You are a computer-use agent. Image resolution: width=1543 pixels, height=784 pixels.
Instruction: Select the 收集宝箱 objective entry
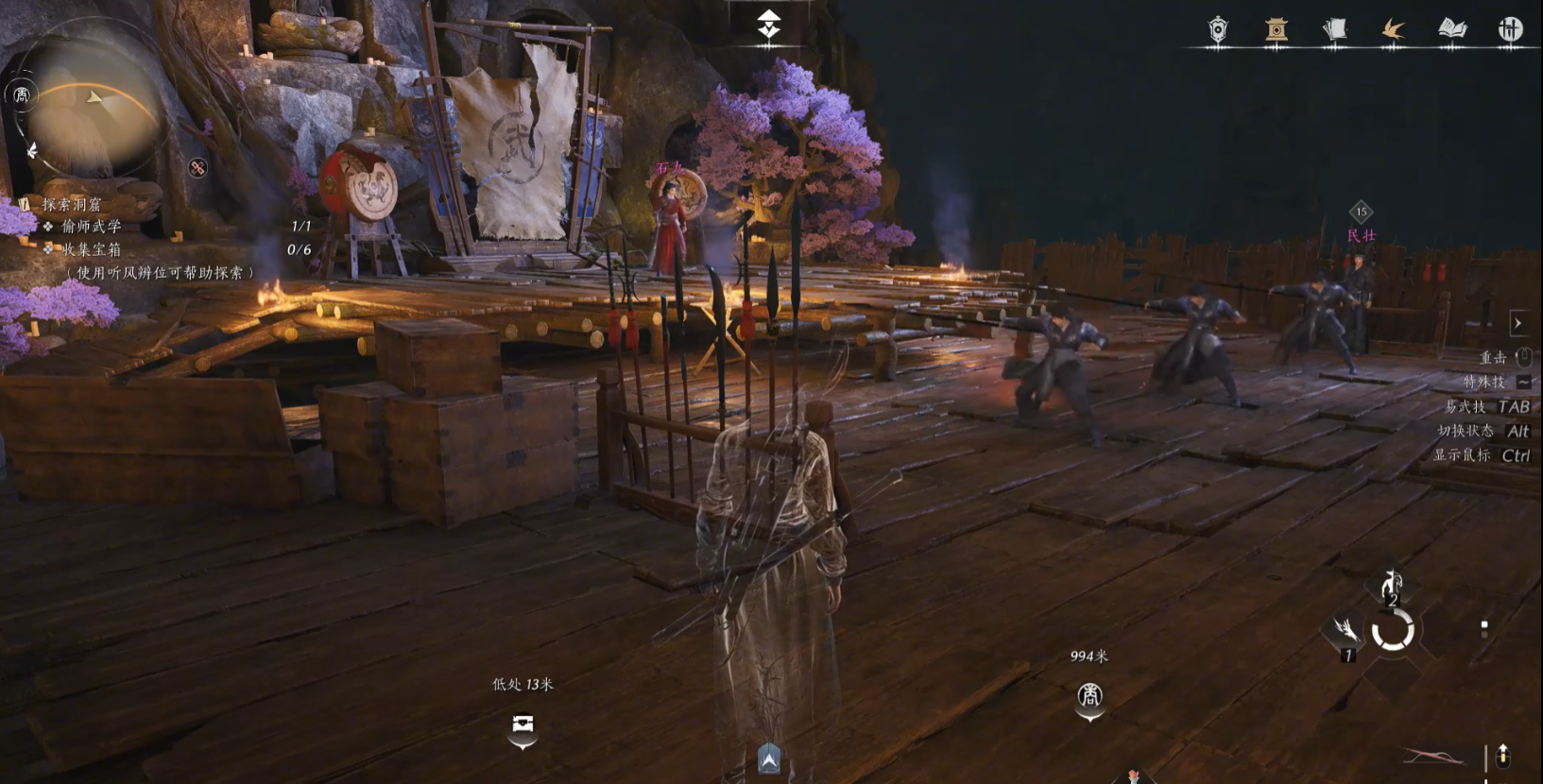(92, 249)
